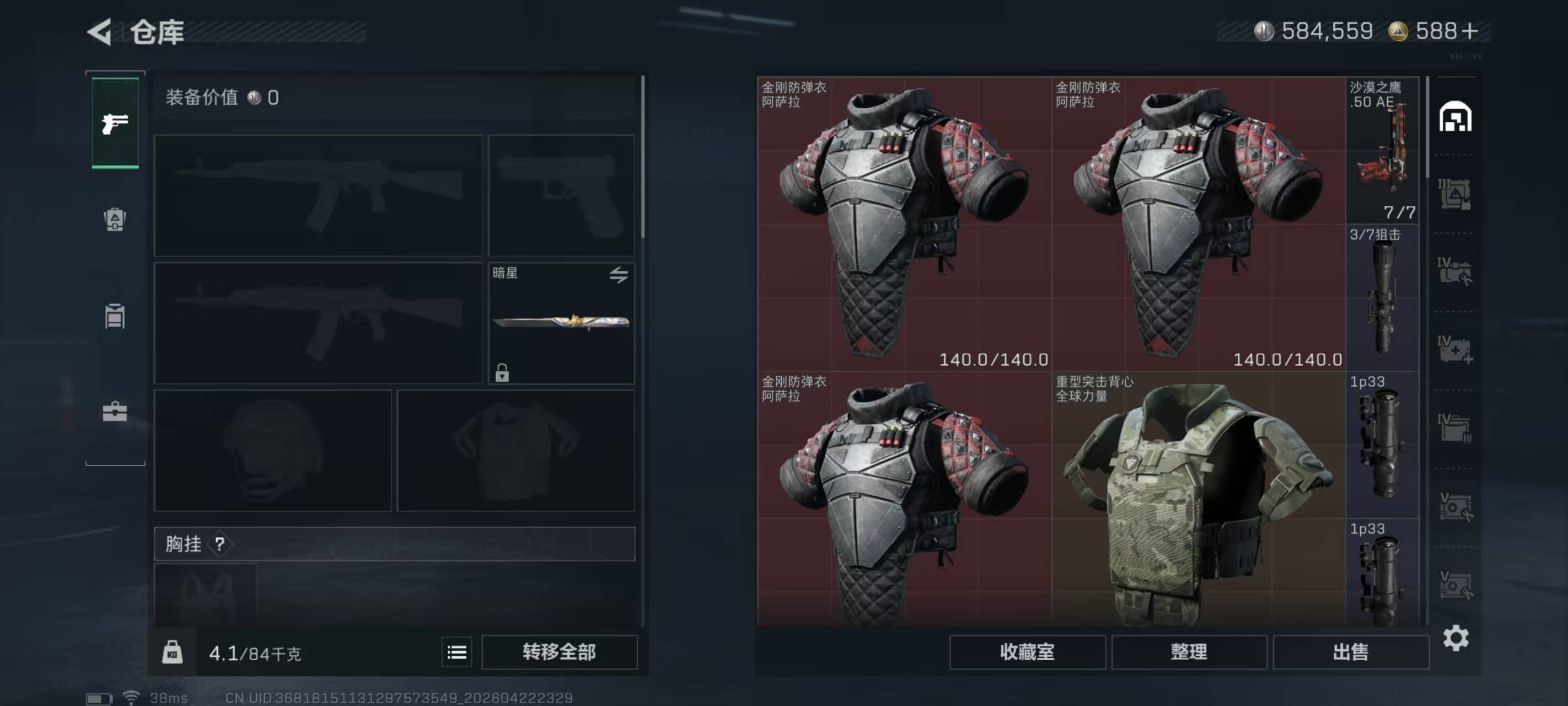Show help for 胸挂

(220, 544)
